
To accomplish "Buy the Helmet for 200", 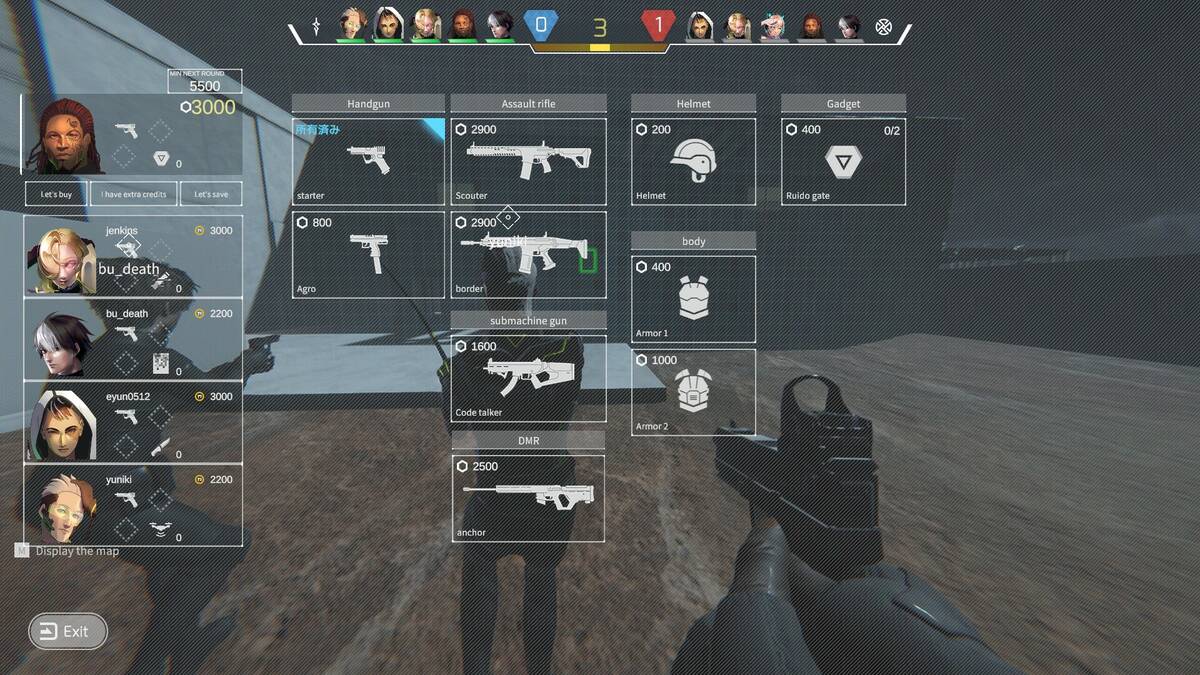I will [693, 162].
